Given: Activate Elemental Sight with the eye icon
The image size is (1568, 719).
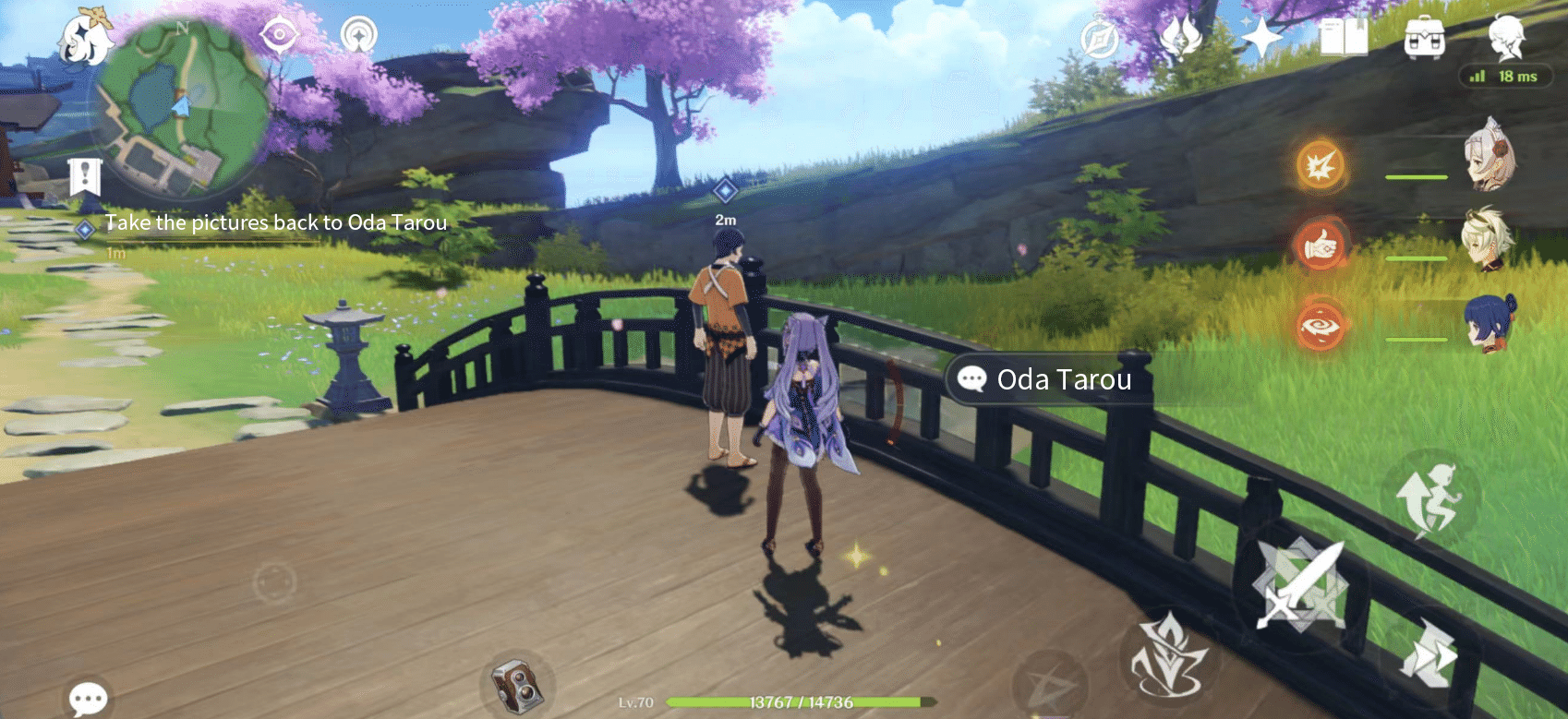Looking at the screenshot, I should pyautogui.click(x=278, y=34).
